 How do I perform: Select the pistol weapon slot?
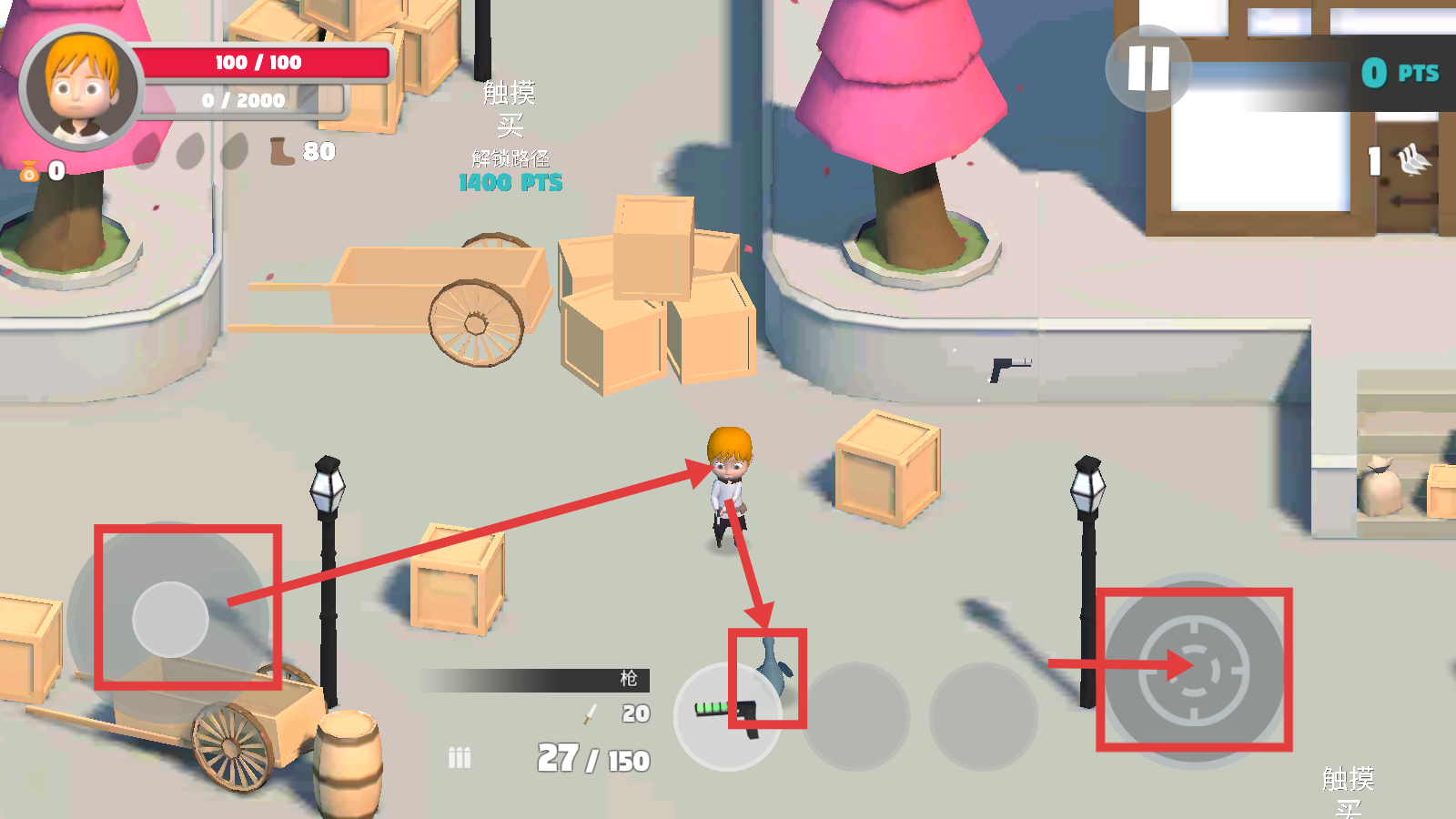coord(727,716)
